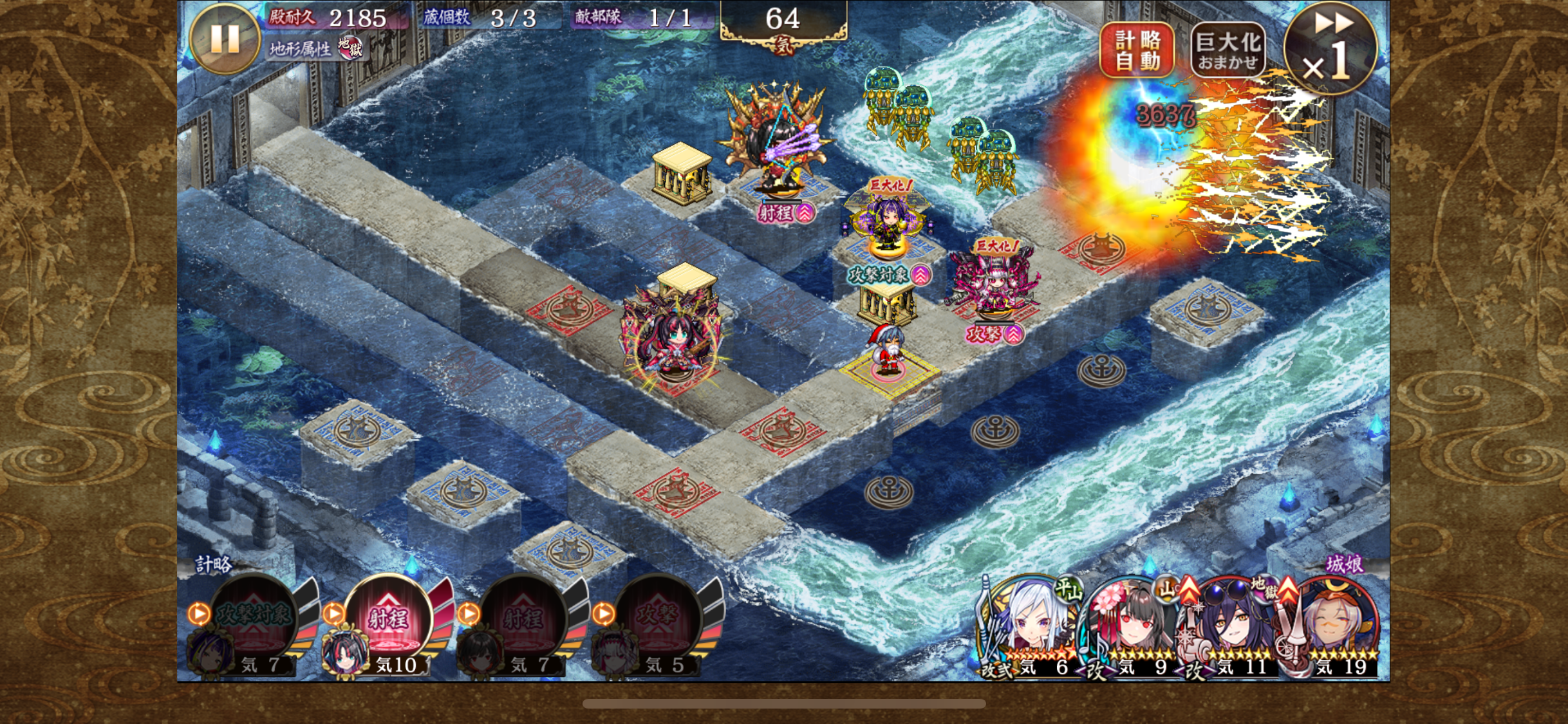Viewport: 1568px width, 724px height.
Task: Activate the 攻撃 stratagem costing 5 ki
Action: (x=658, y=618)
